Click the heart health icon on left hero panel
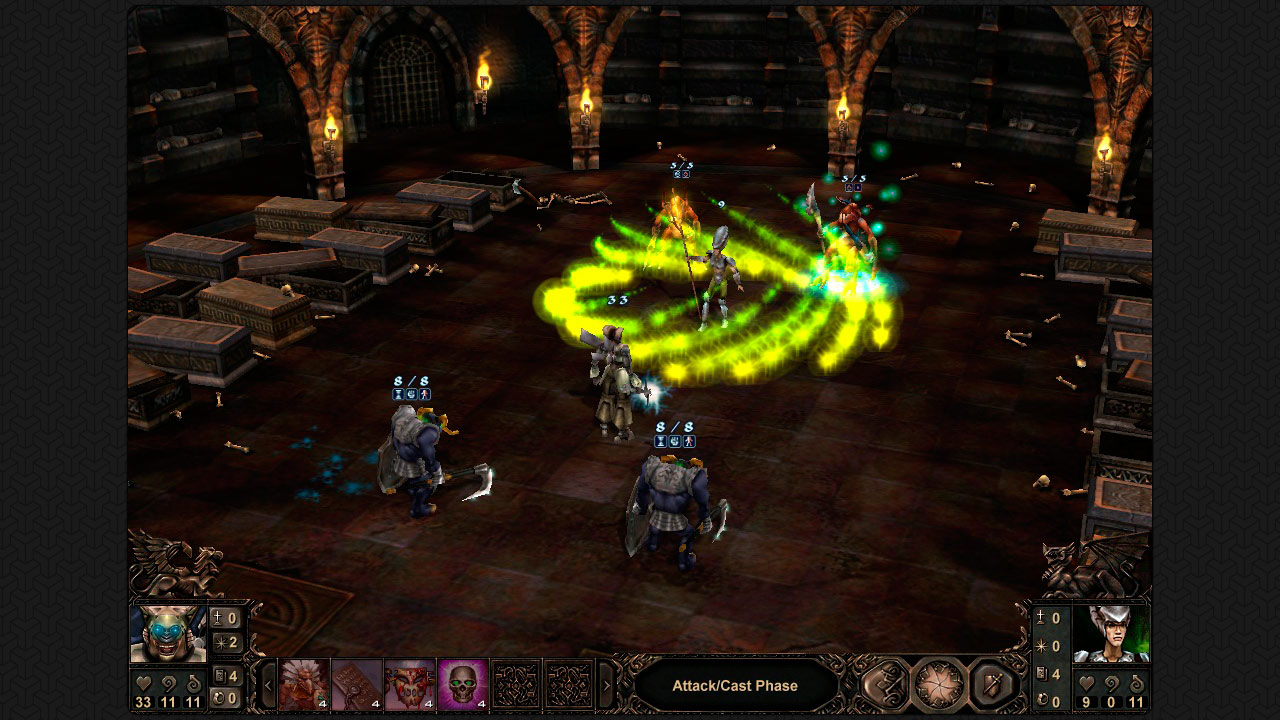Image resolution: width=1280 pixels, height=720 pixels. click(x=142, y=681)
